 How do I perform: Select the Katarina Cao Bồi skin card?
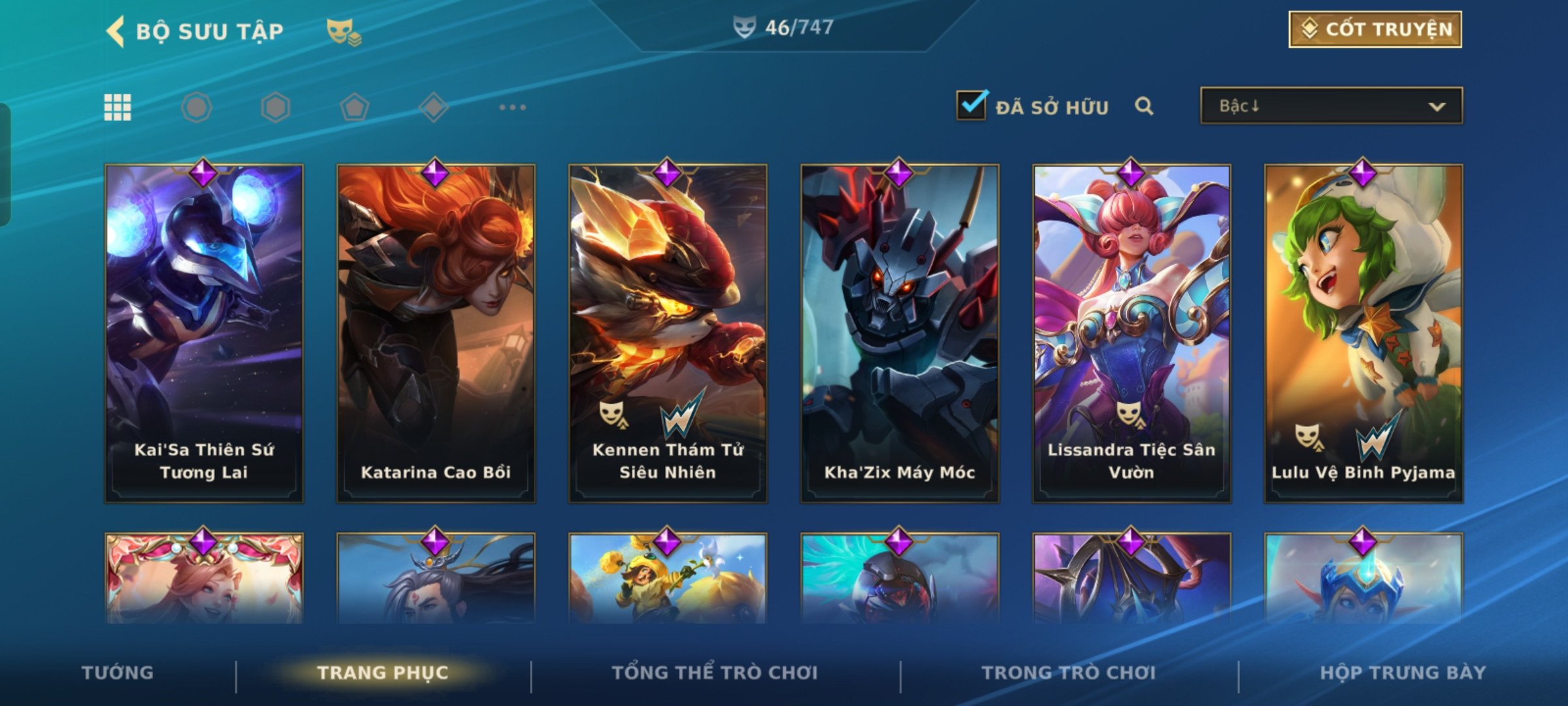[436, 333]
